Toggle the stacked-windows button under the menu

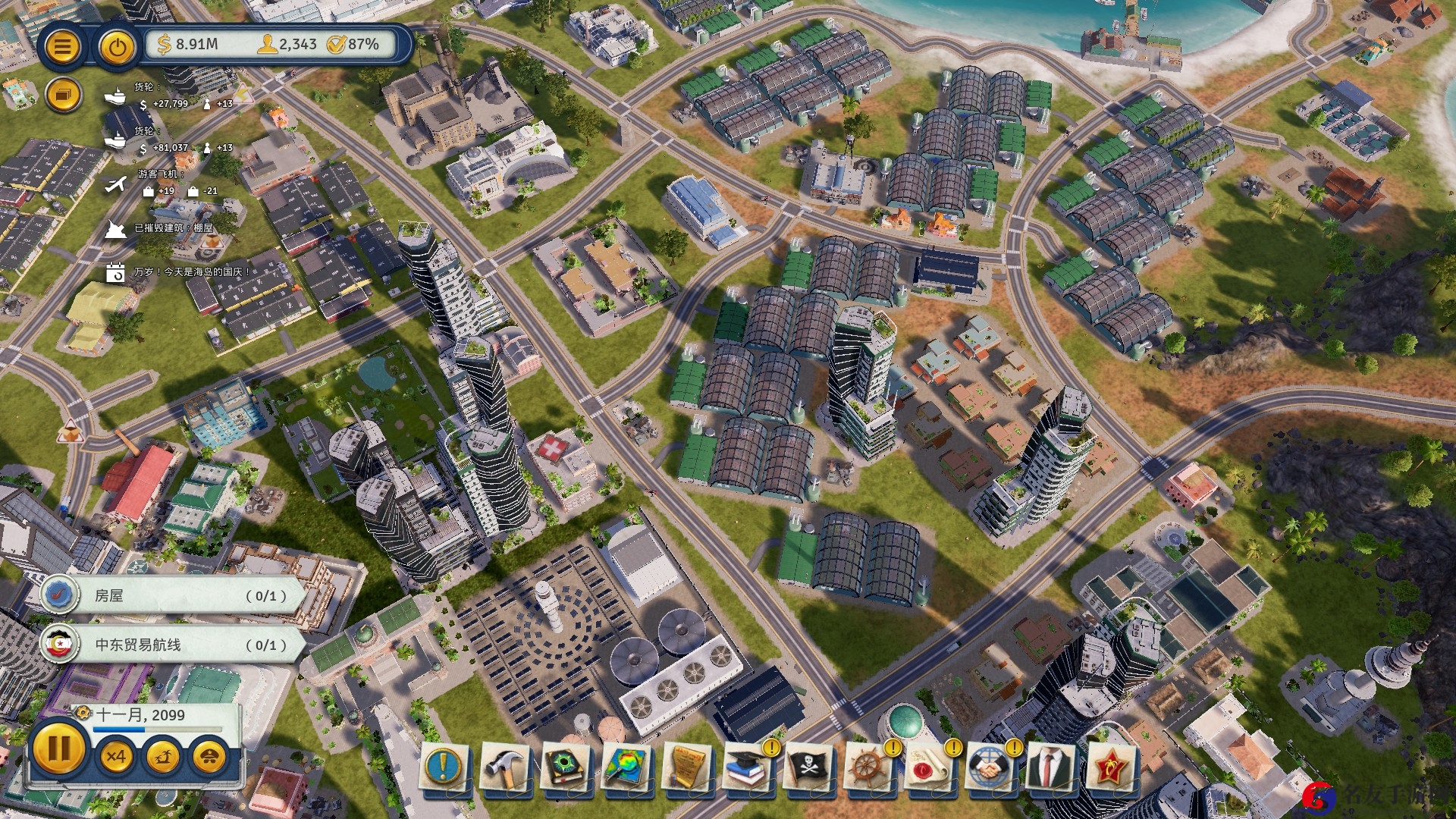(x=62, y=96)
